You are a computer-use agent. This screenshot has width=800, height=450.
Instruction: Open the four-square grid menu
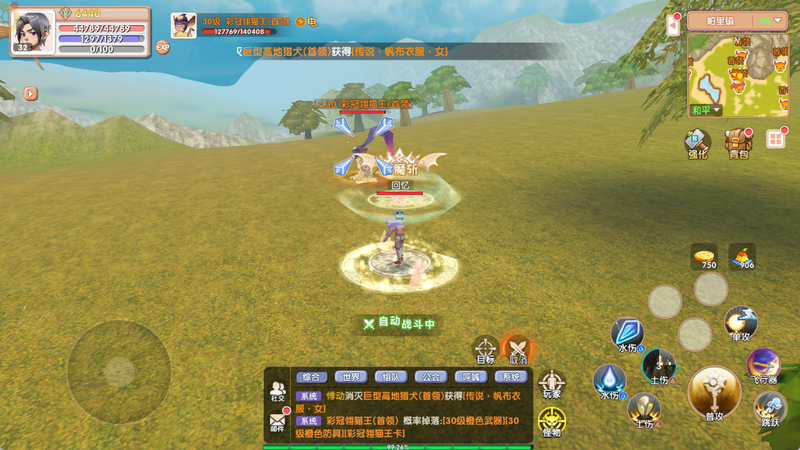[776, 139]
